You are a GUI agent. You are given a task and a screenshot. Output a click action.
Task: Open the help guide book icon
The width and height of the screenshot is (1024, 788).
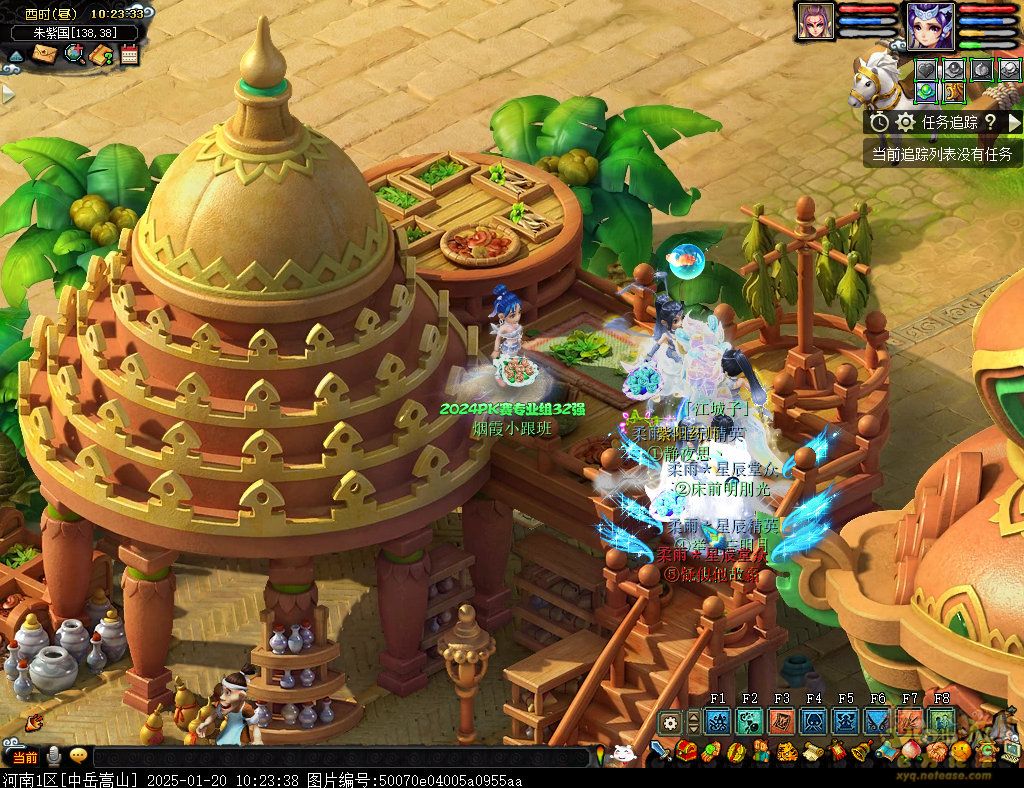tap(101, 54)
